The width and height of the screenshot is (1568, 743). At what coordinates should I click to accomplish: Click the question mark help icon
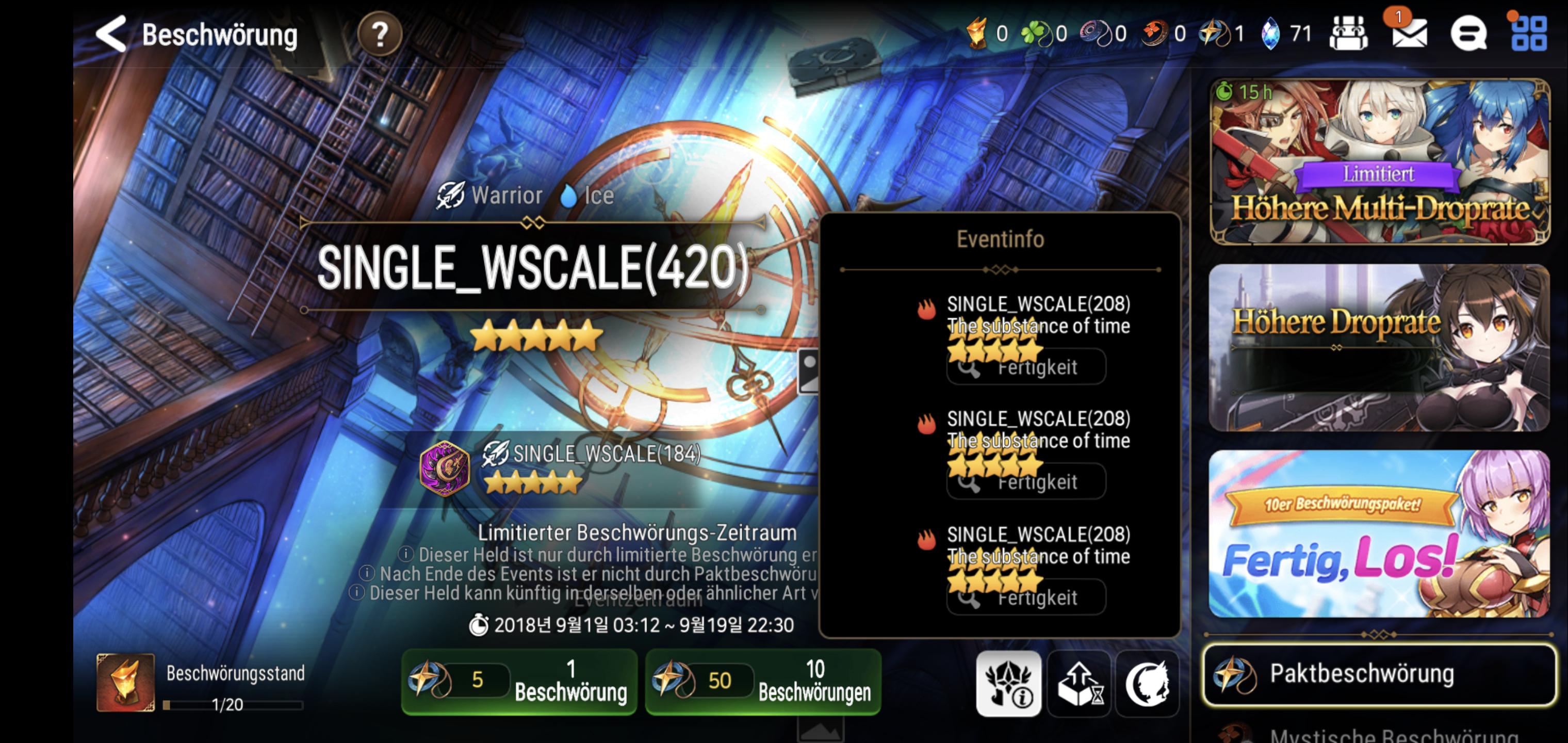pos(379,35)
